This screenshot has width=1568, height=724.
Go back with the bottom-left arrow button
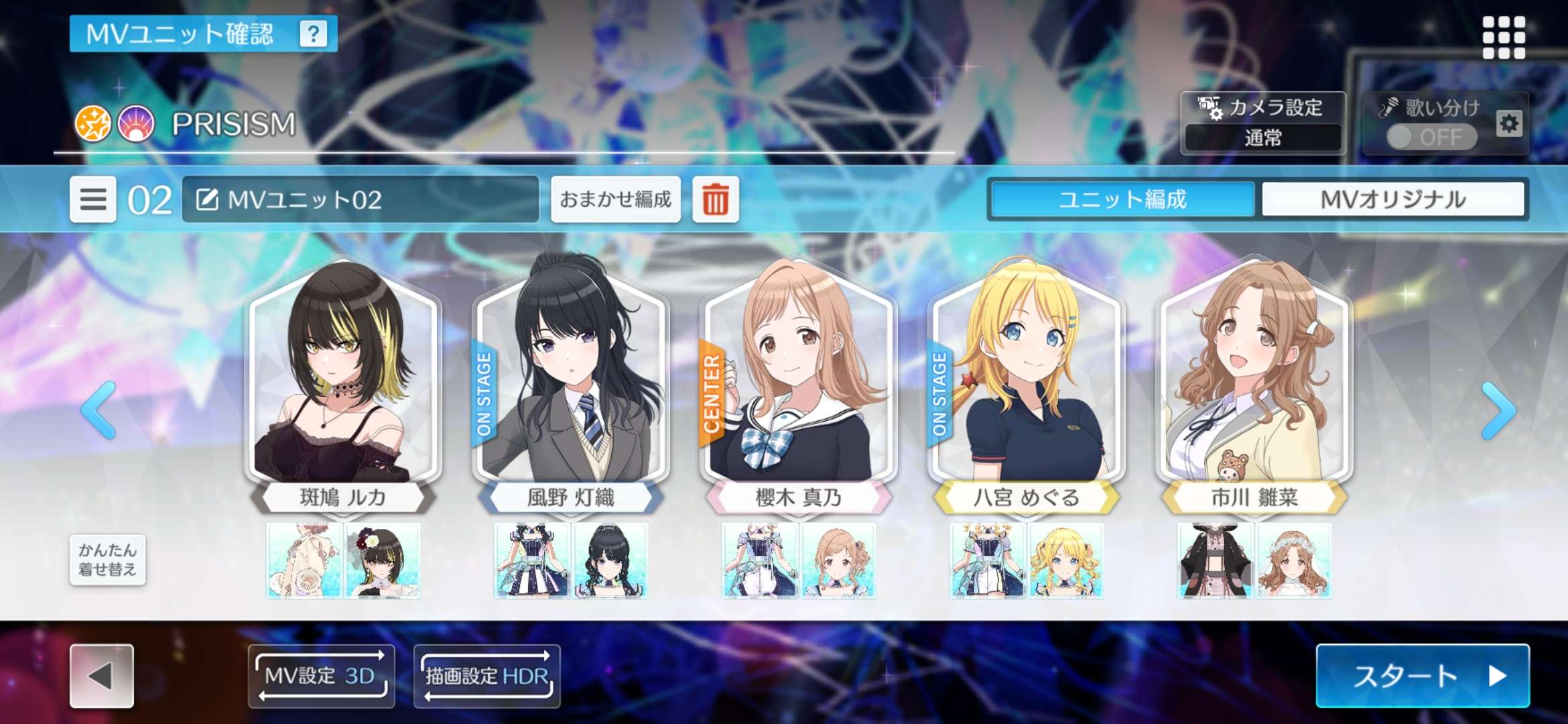point(102,676)
